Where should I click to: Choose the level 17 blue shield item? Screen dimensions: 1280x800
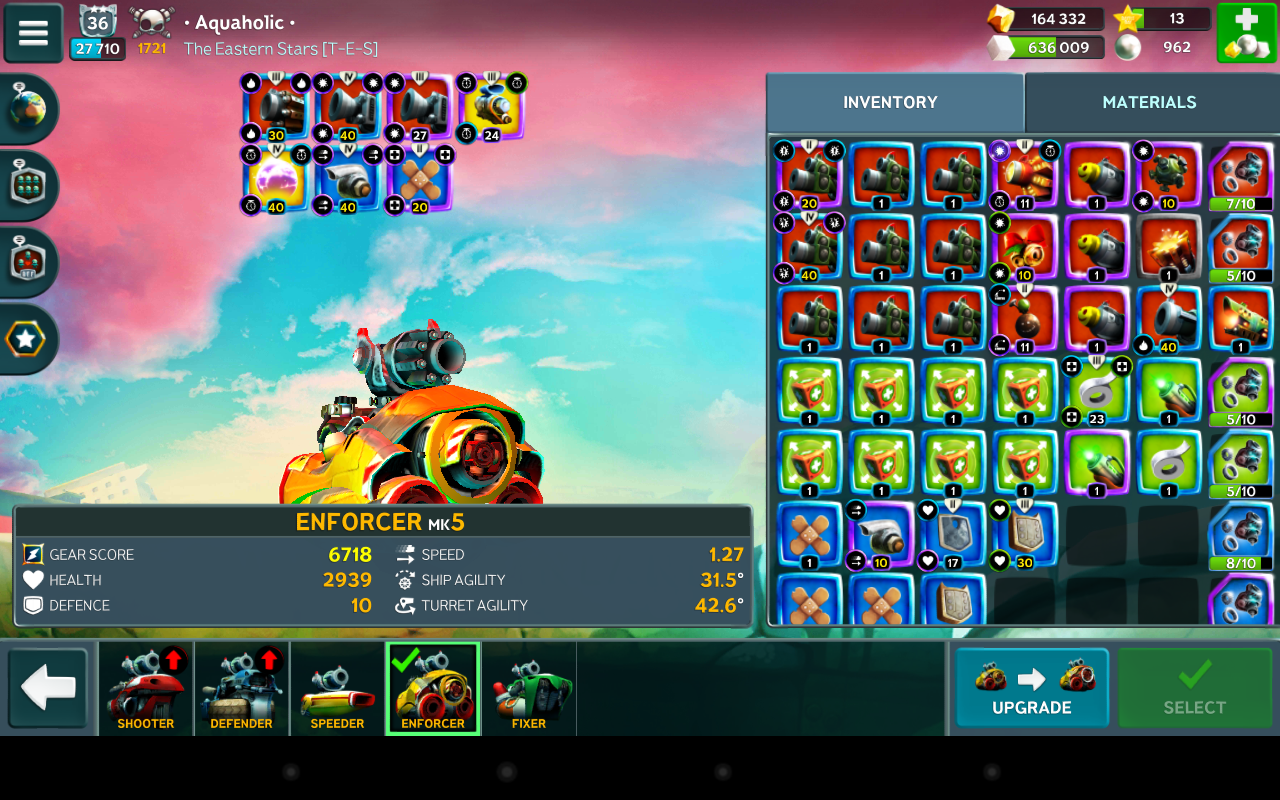coord(953,536)
